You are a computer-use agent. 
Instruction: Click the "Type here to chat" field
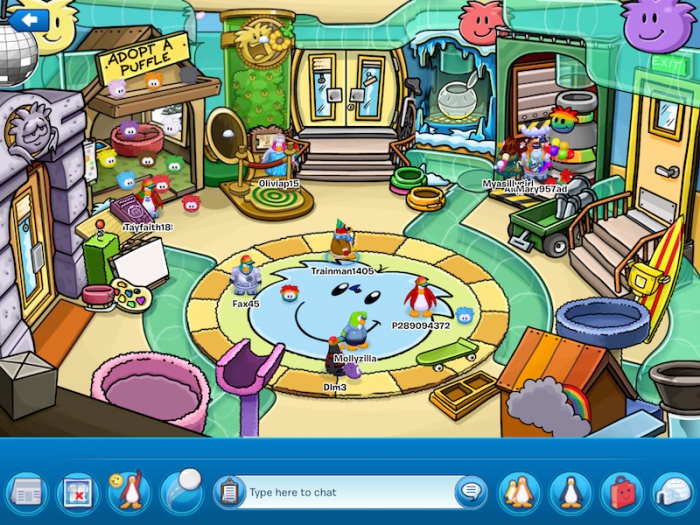[x=345, y=492]
